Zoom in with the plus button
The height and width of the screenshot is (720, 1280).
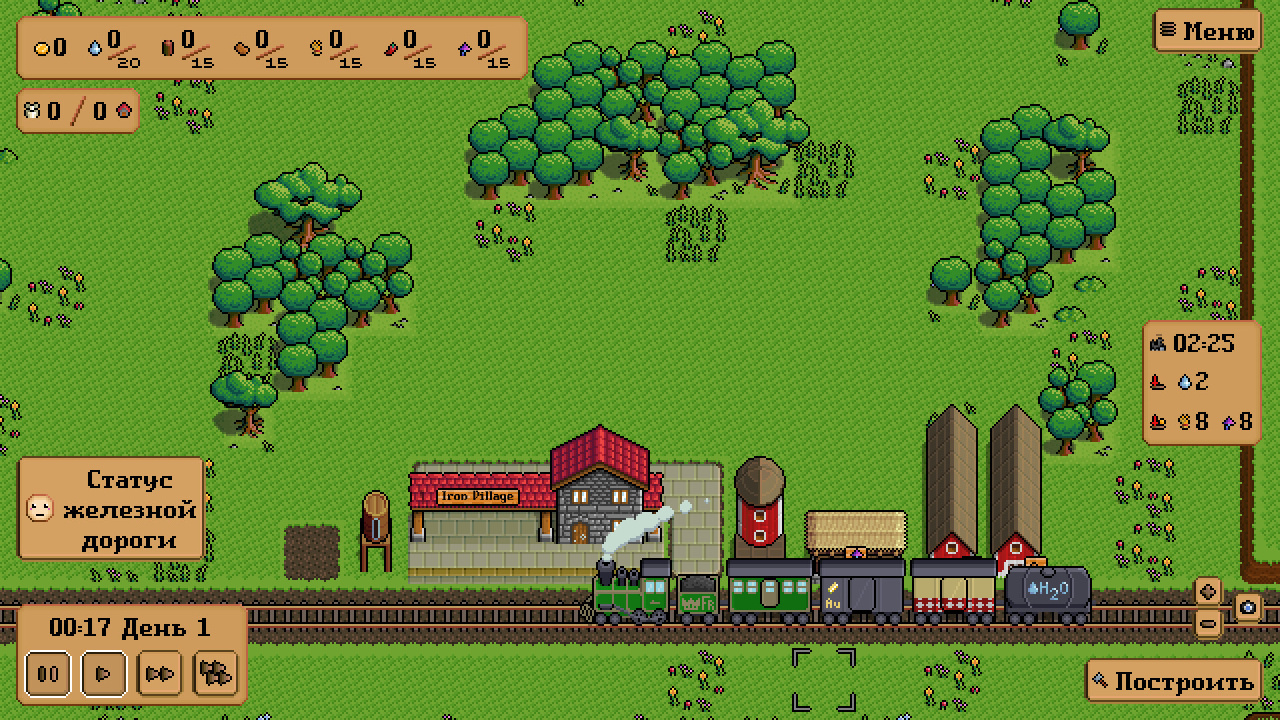(x=1208, y=591)
